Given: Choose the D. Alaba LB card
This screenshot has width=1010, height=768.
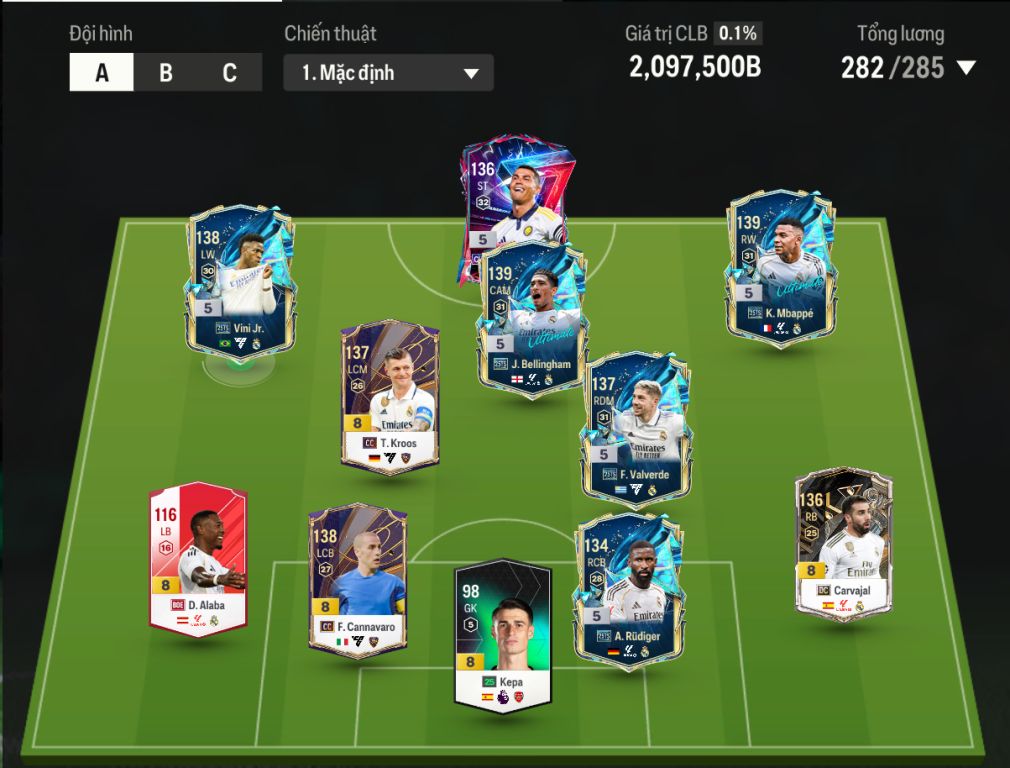Looking at the screenshot, I should [197, 557].
